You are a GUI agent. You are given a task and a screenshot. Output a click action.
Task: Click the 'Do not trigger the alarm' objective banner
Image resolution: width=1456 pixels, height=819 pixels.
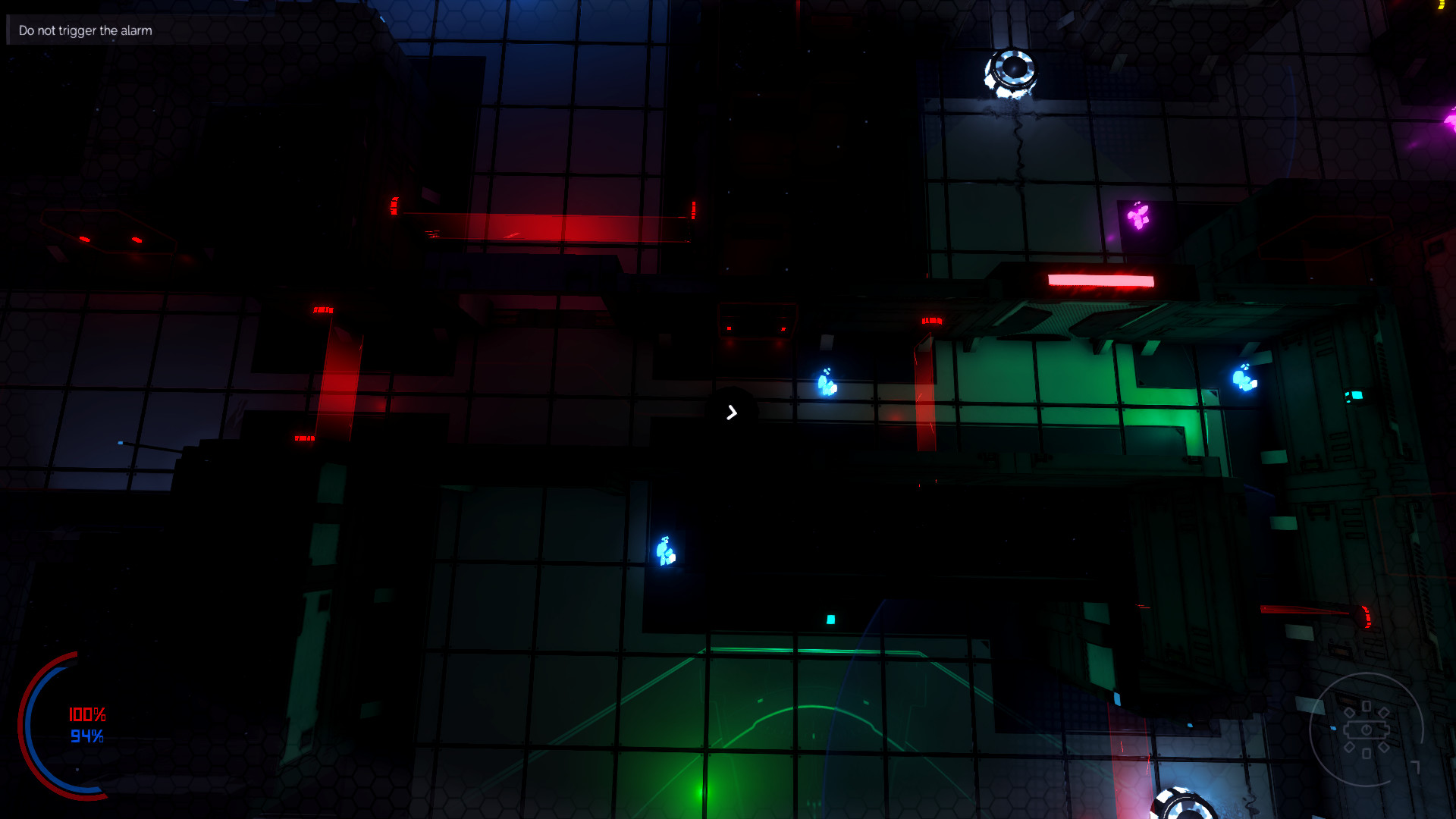pos(84,31)
